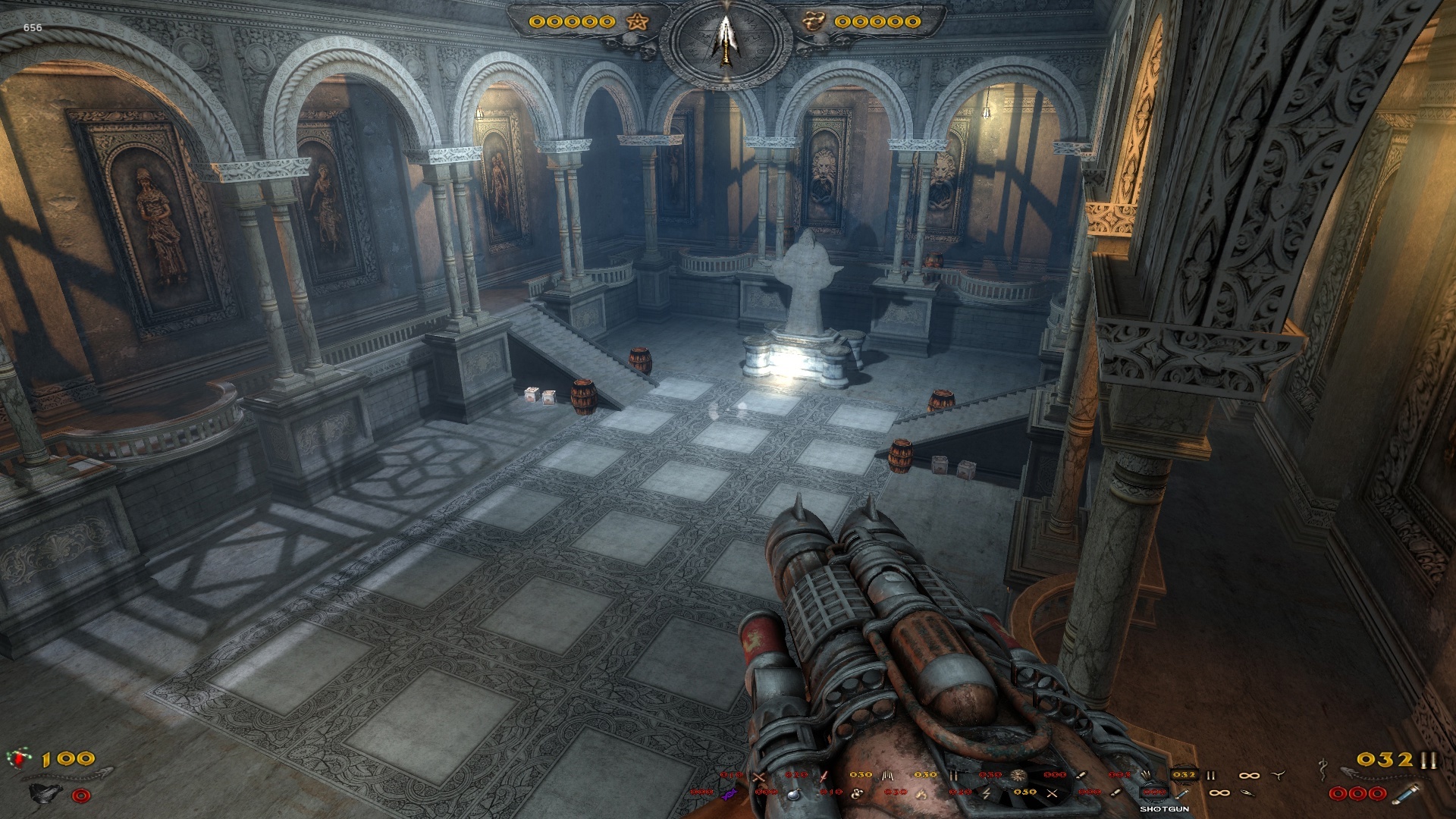Click the black armor icon

[45, 793]
